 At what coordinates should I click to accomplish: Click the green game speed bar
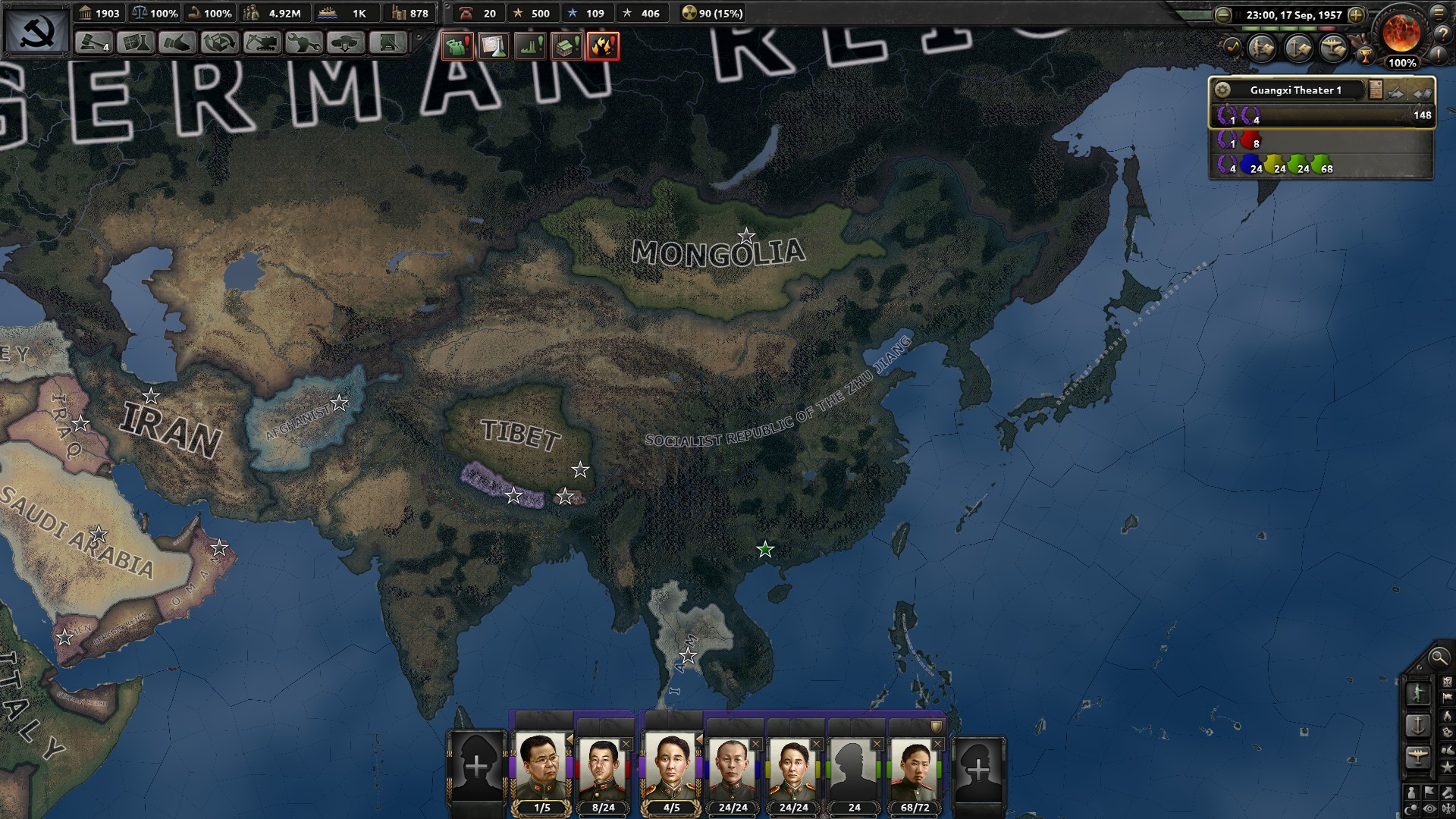[1279, 28]
